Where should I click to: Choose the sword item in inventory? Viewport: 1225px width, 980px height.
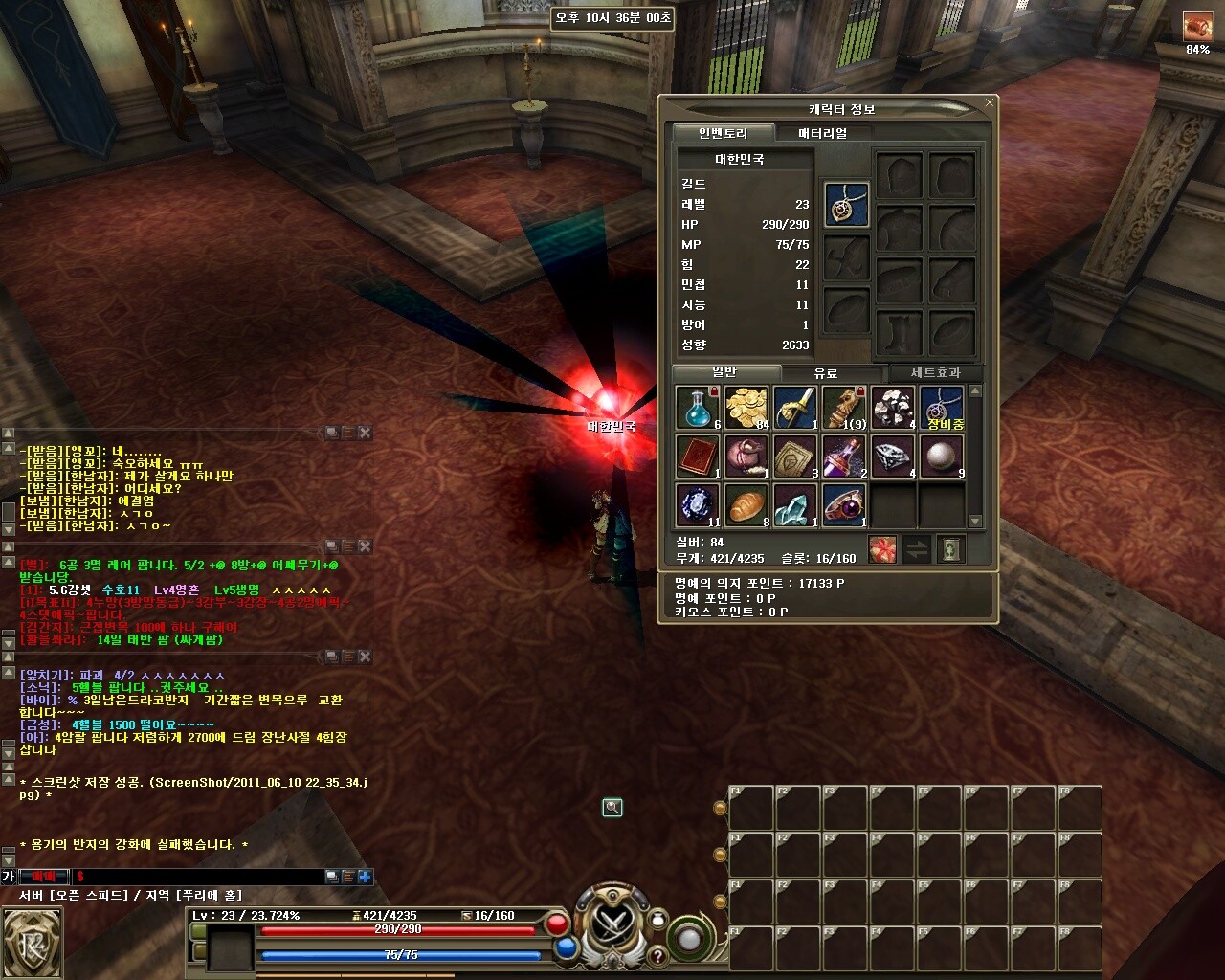(795, 408)
